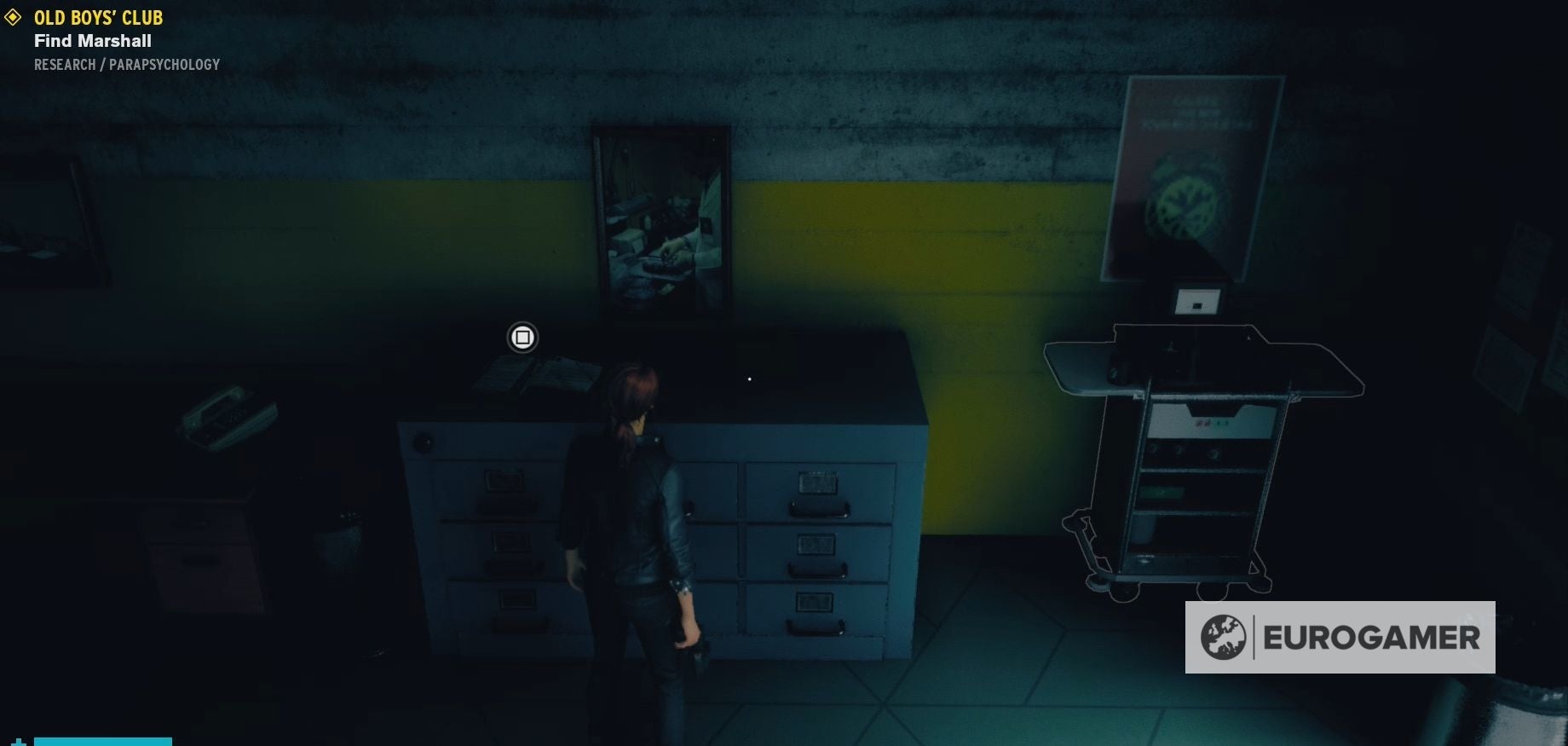Image resolution: width=1568 pixels, height=746 pixels.
Task: Click the Find Marshall objective text
Action: [x=92, y=41]
